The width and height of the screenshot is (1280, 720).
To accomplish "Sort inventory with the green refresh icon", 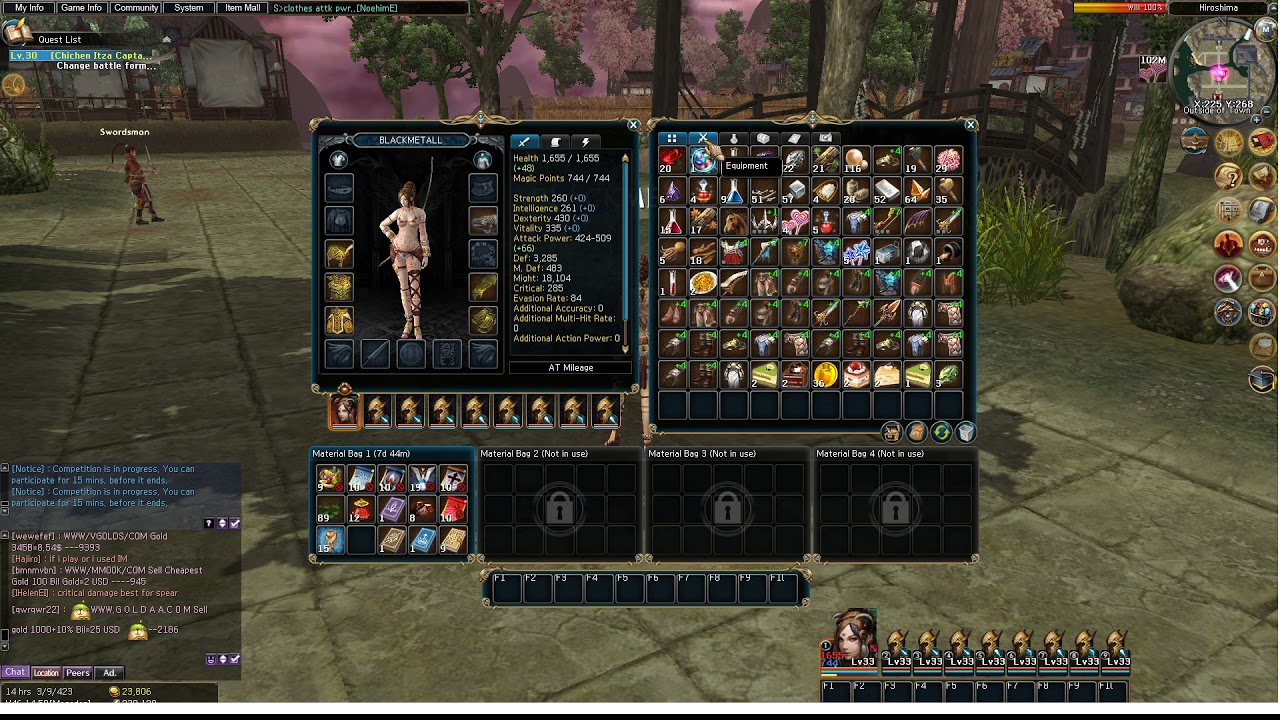I will pos(941,432).
